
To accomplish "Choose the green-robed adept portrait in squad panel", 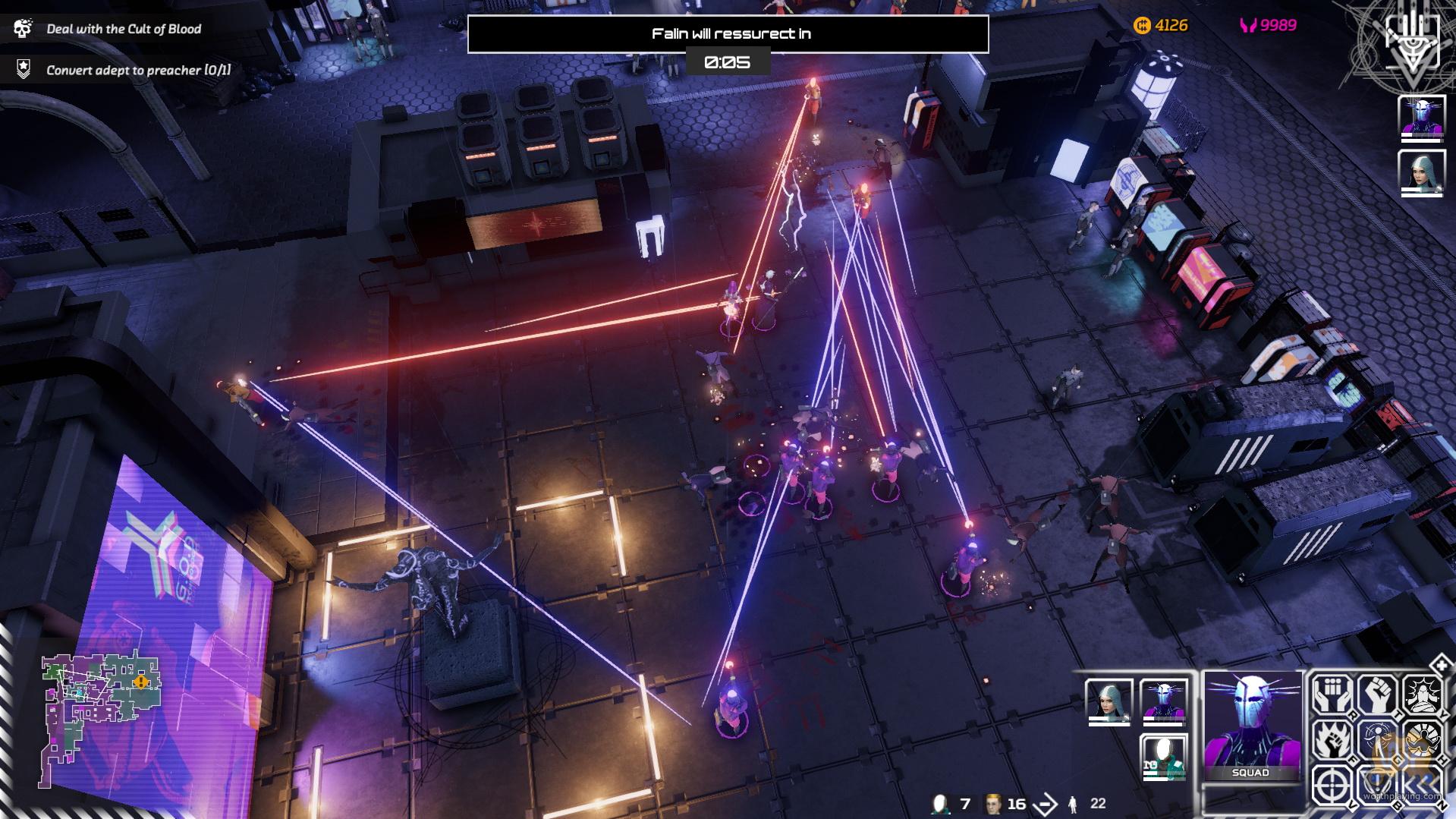I will click(1163, 756).
